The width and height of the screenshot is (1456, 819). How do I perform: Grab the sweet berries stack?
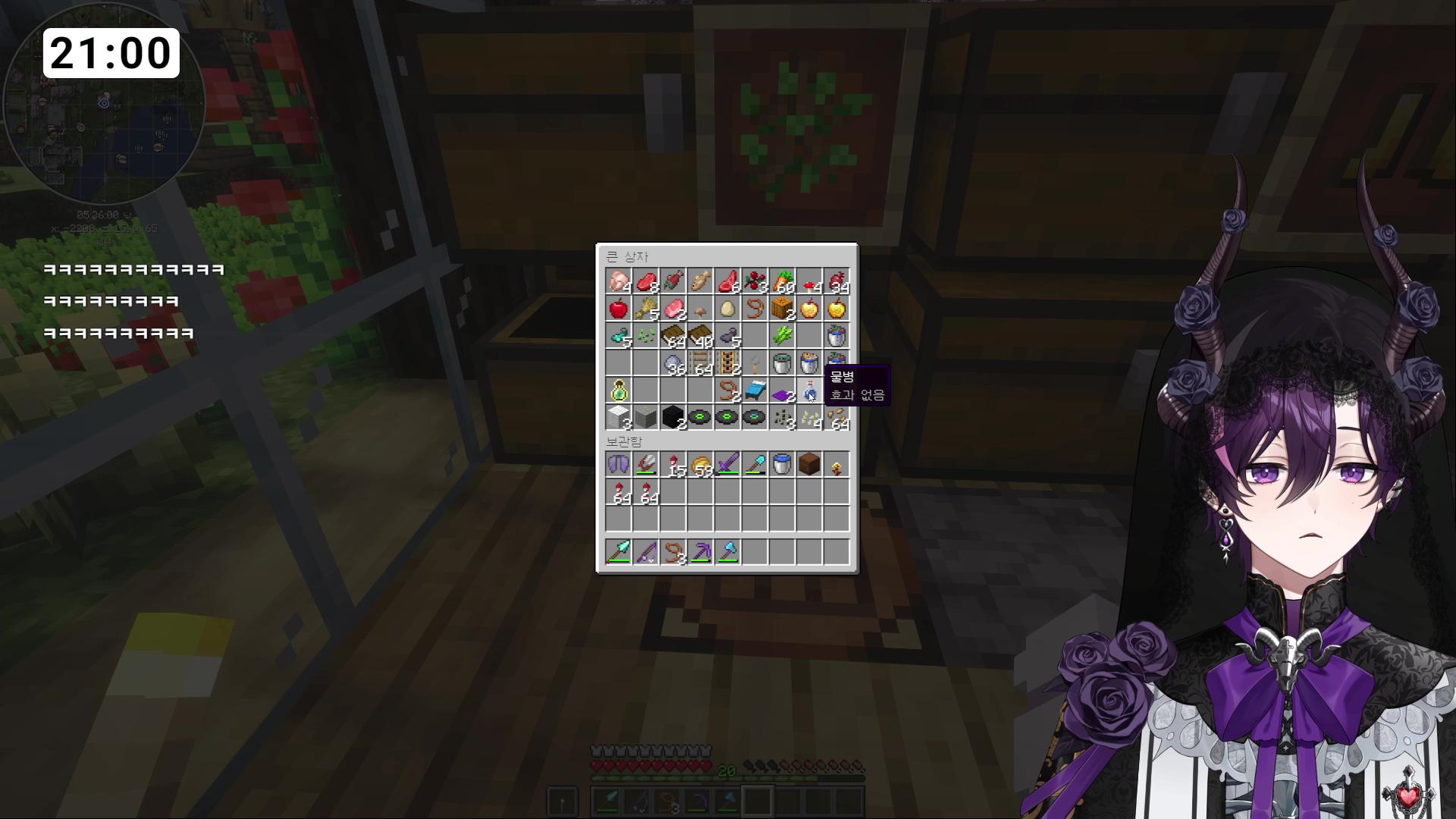click(x=755, y=282)
